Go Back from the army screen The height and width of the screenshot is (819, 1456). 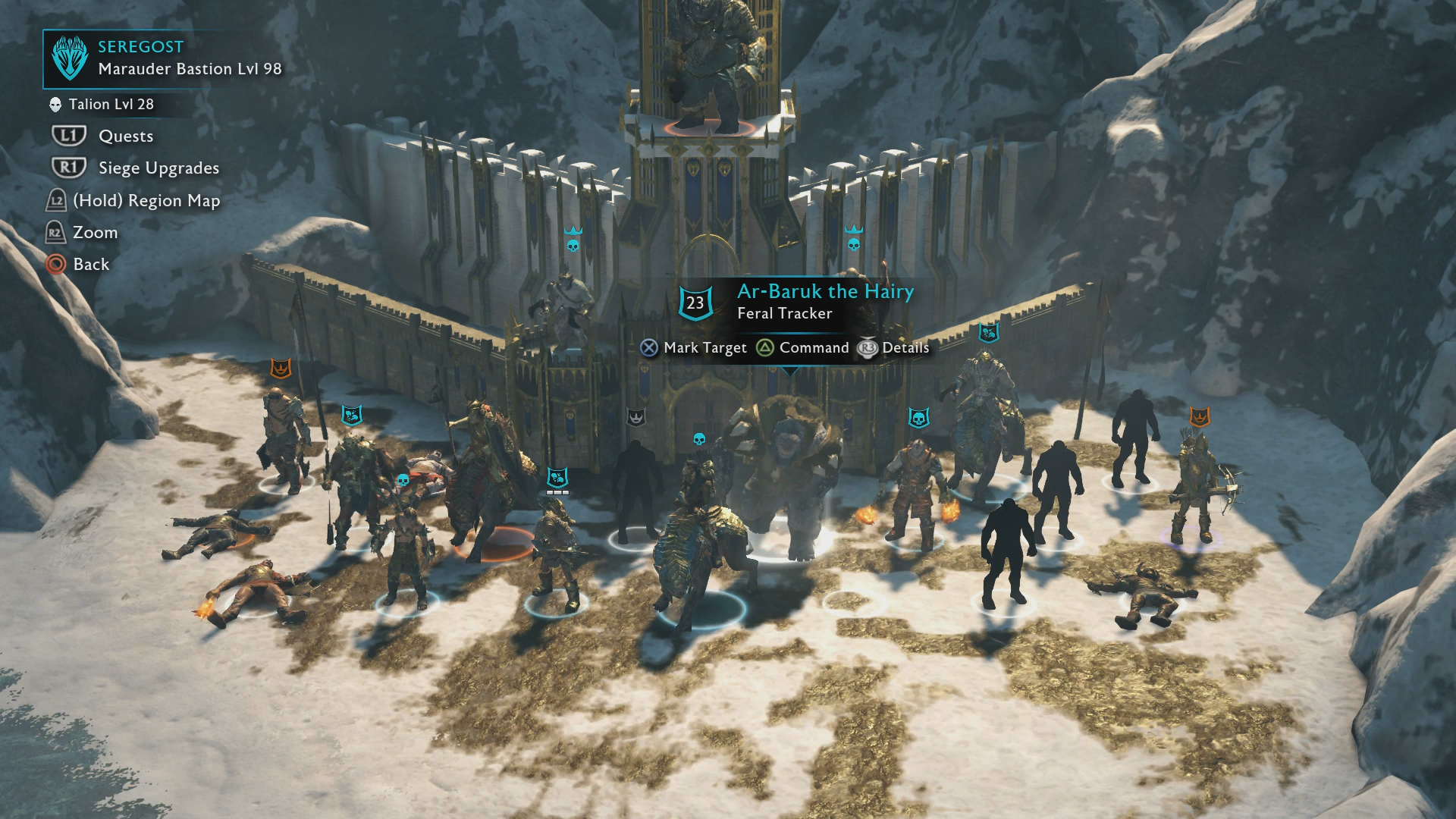tap(91, 265)
